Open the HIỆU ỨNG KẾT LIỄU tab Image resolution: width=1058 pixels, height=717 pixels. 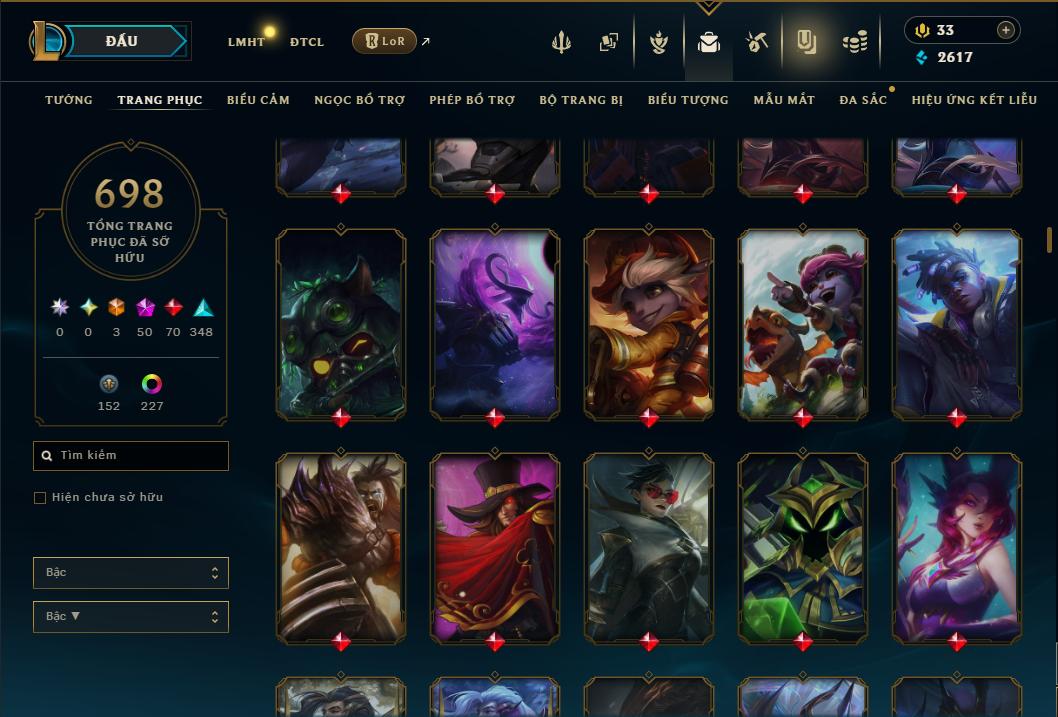pyautogui.click(x=976, y=100)
